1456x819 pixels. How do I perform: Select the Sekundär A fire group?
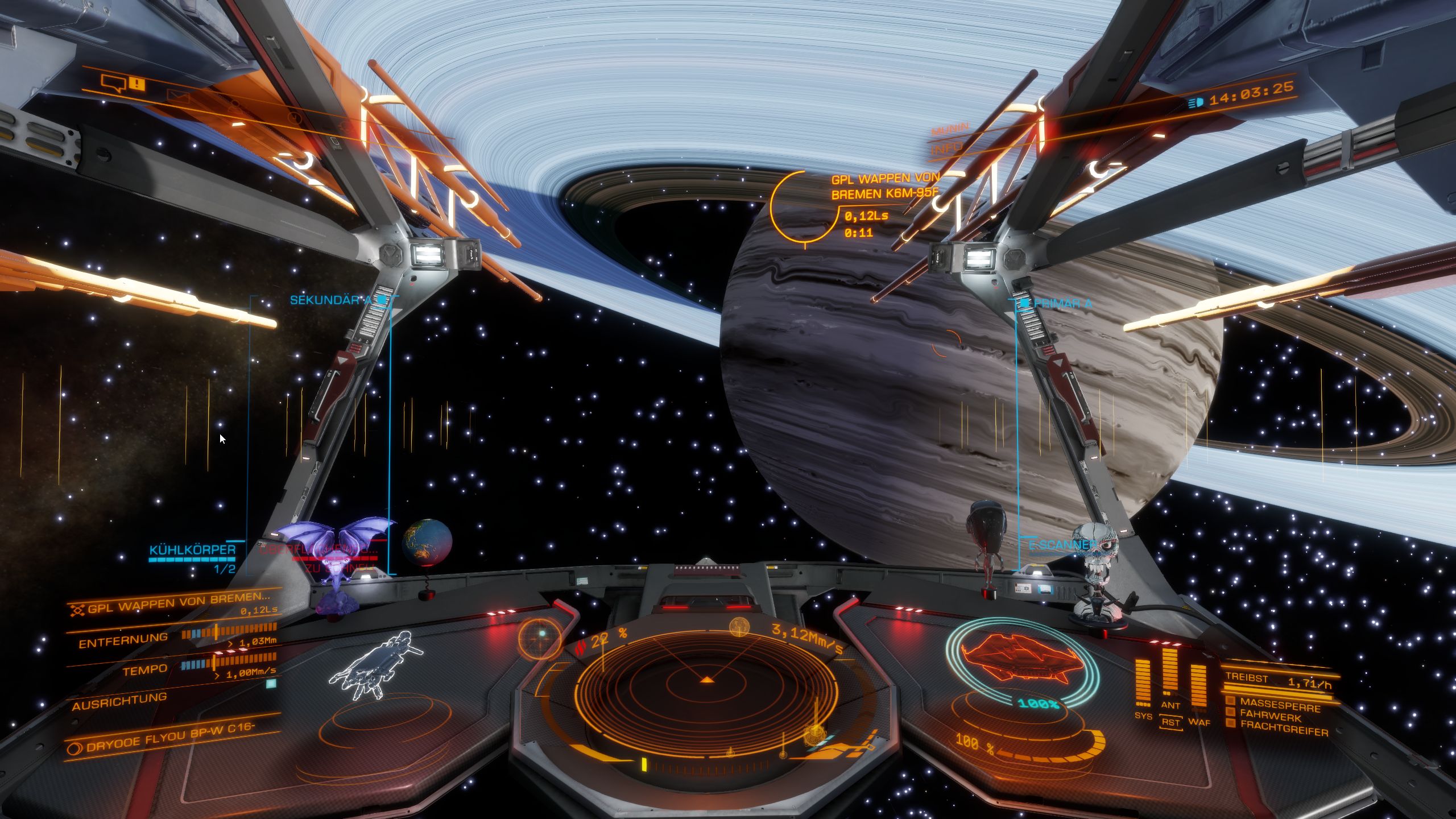(331, 300)
